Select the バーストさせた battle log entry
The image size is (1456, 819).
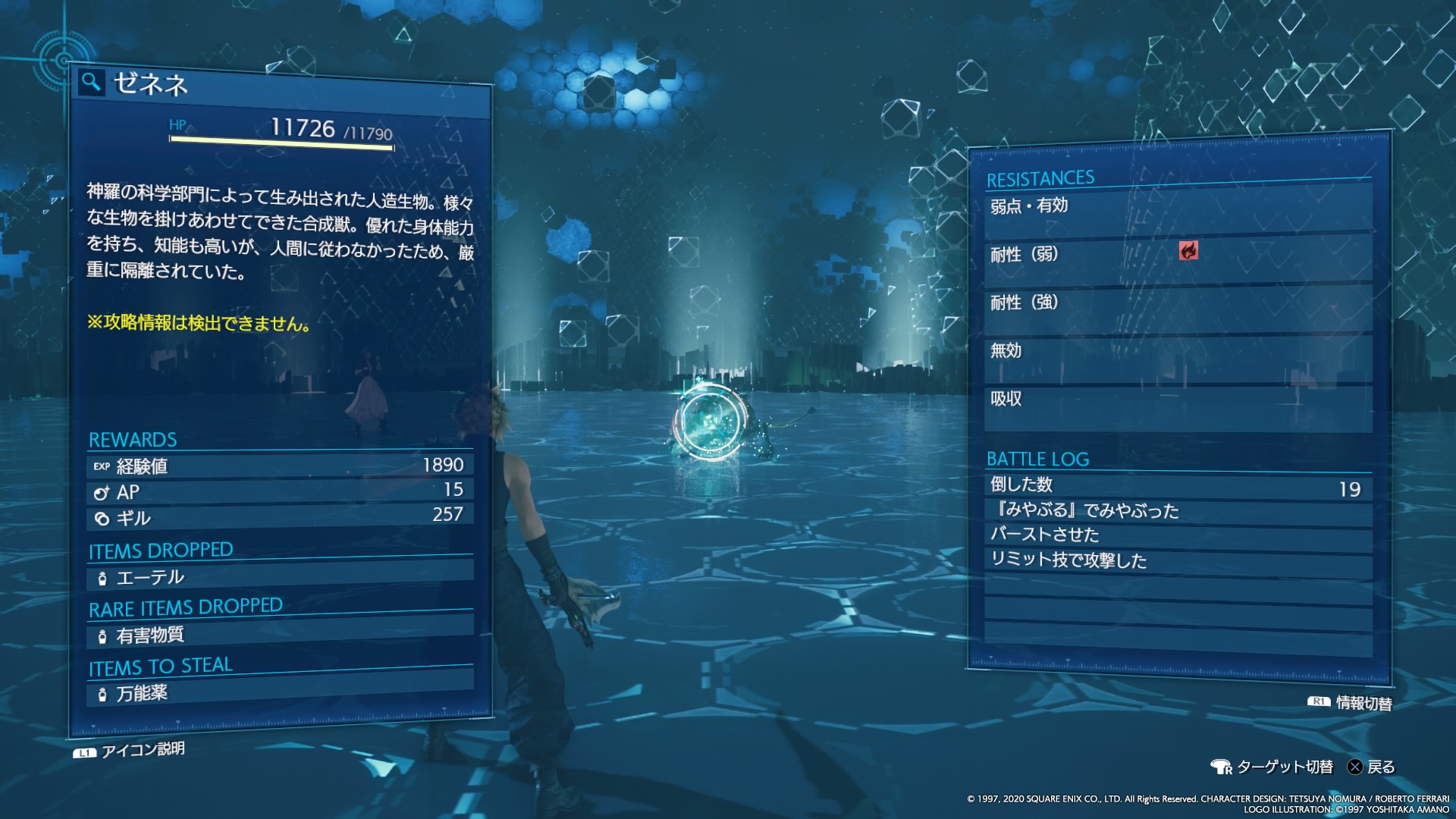[1177, 535]
